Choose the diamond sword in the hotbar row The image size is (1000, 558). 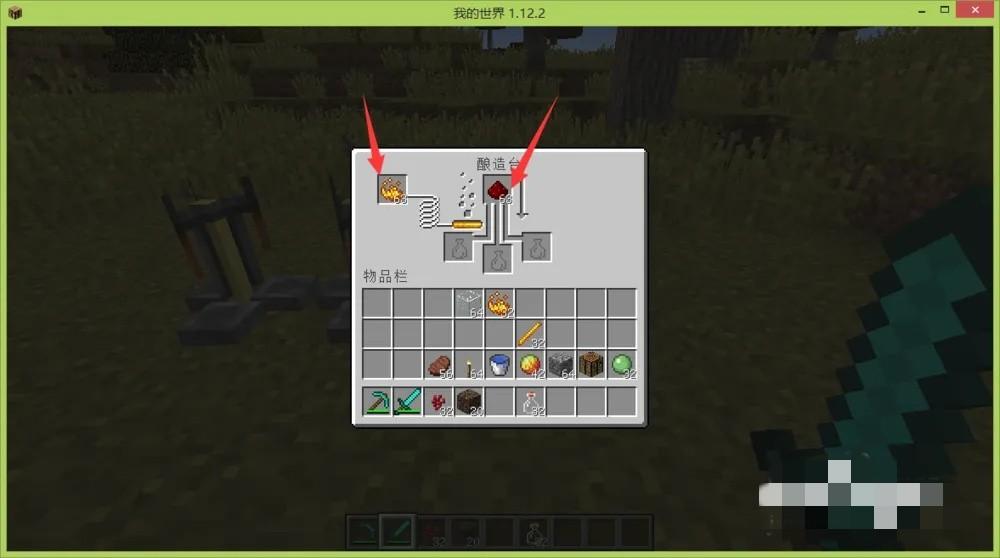click(407, 402)
